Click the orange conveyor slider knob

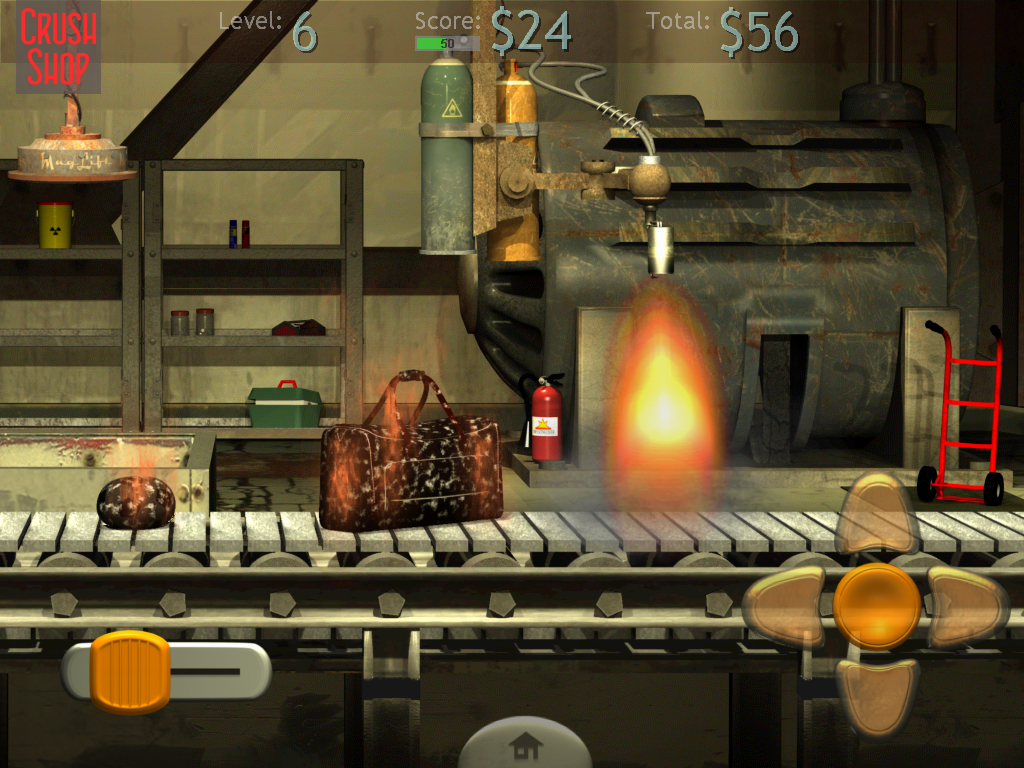click(130, 671)
